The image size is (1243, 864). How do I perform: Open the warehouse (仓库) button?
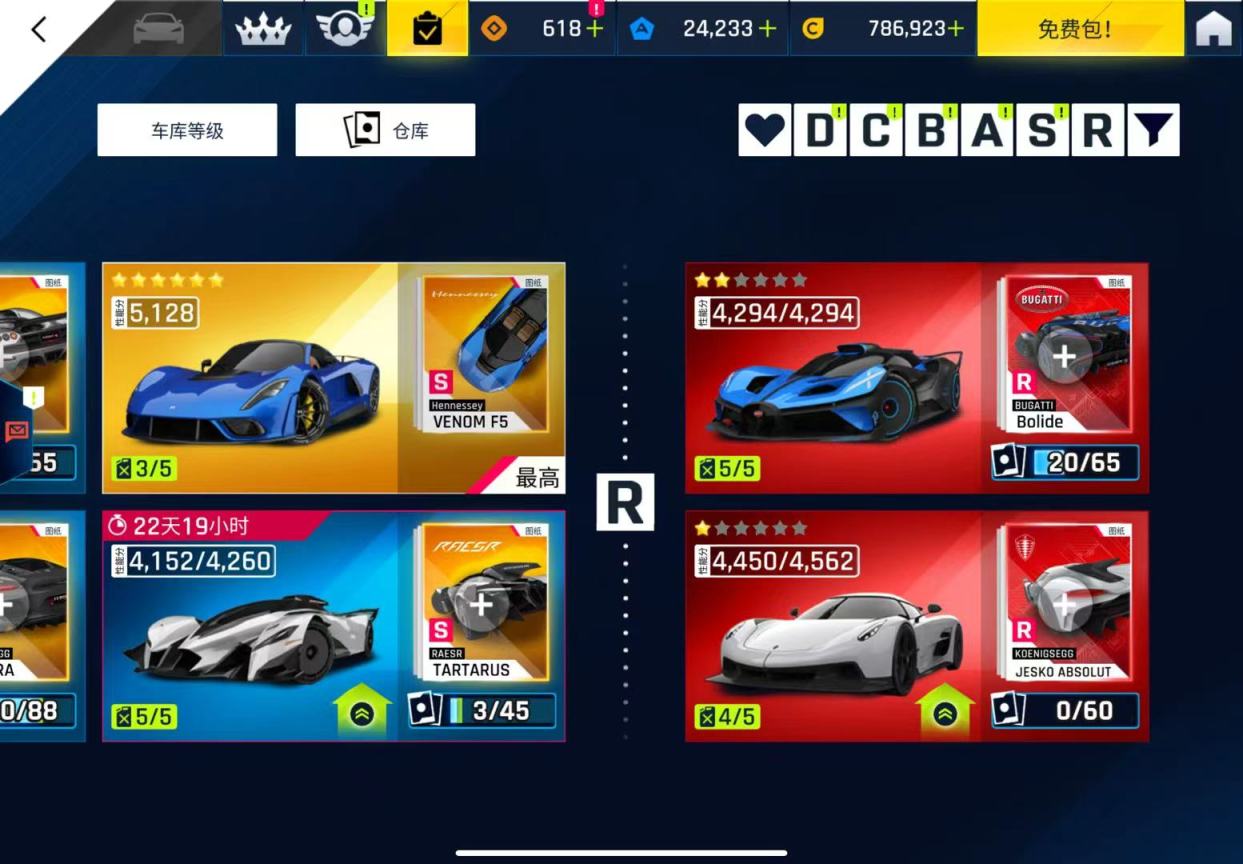click(x=385, y=130)
